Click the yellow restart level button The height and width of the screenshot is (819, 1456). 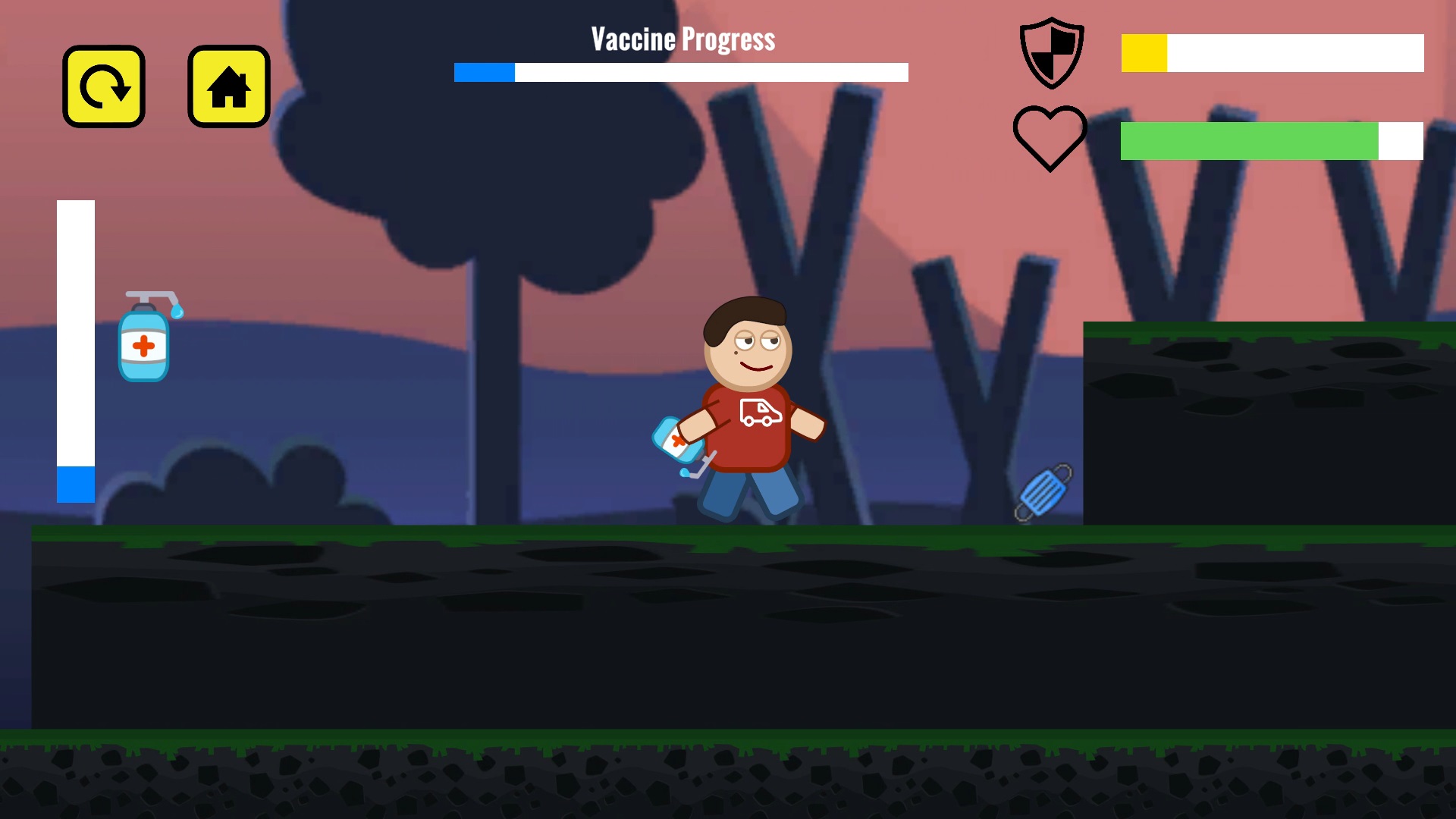pyautogui.click(x=104, y=86)
